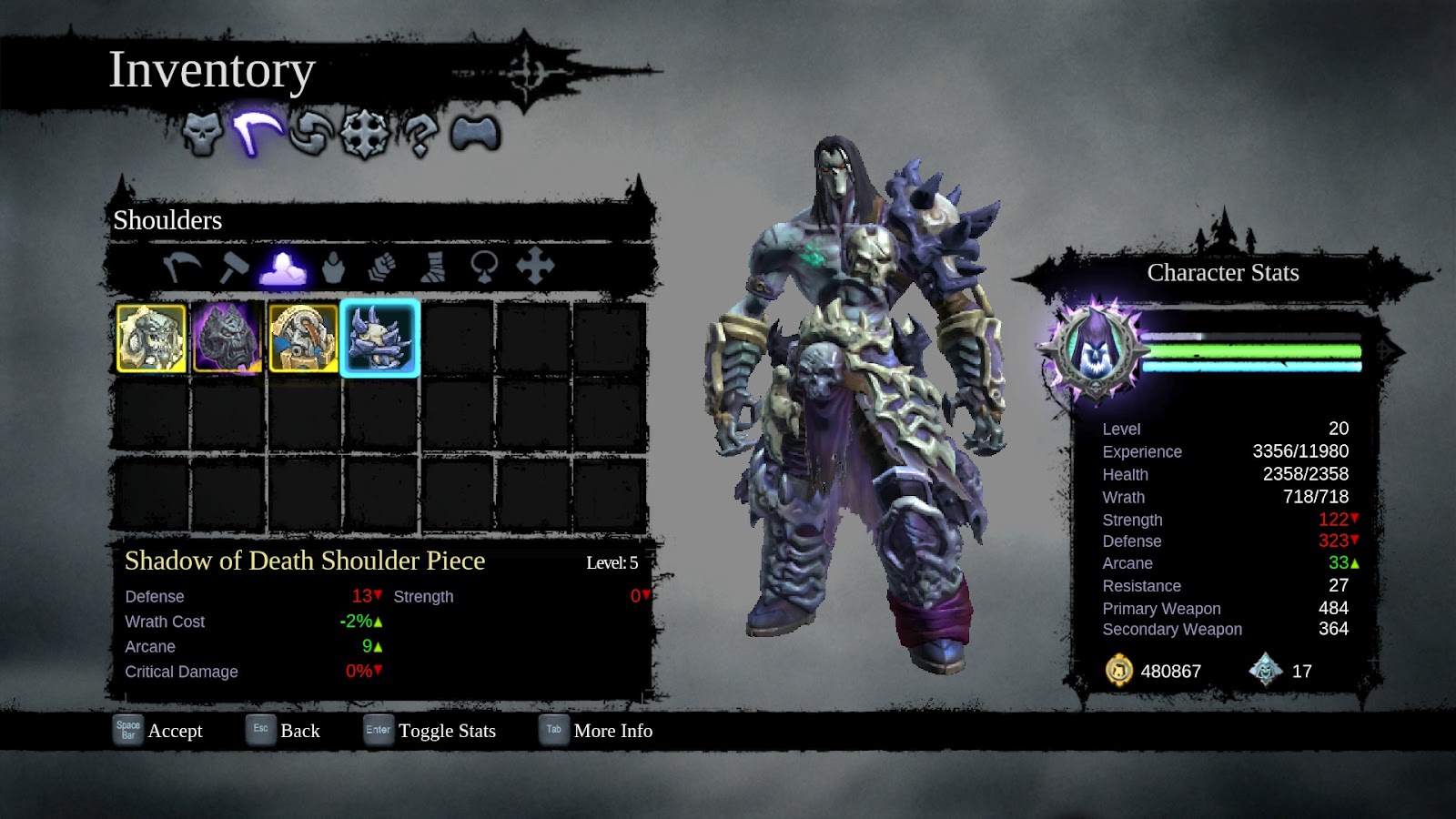Switch to the Shoulders equipment tab
This screenshot has width=1456, height=819.
click(x=281, y=268)
